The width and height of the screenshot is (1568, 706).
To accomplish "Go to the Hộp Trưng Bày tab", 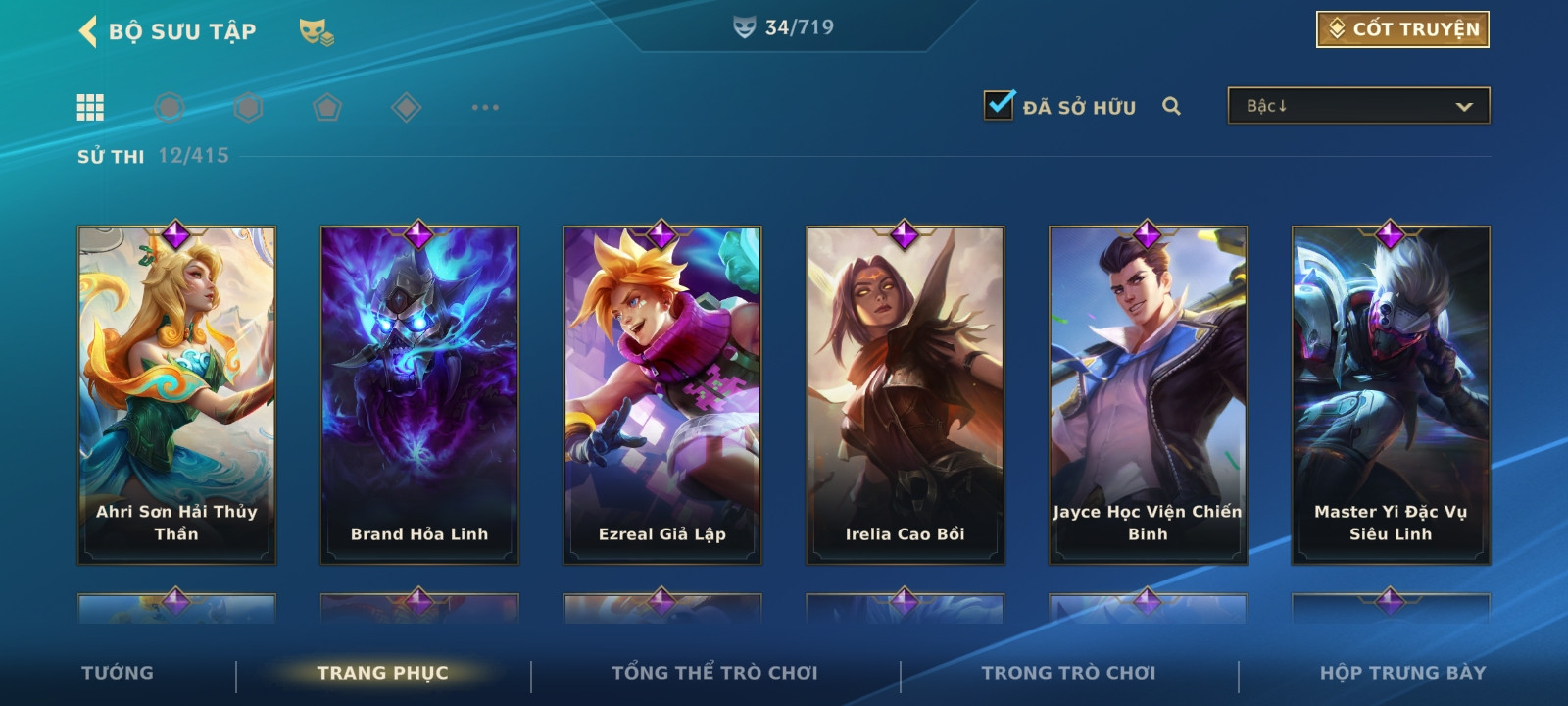I will pyautogui.click(x=1402, y=673).
